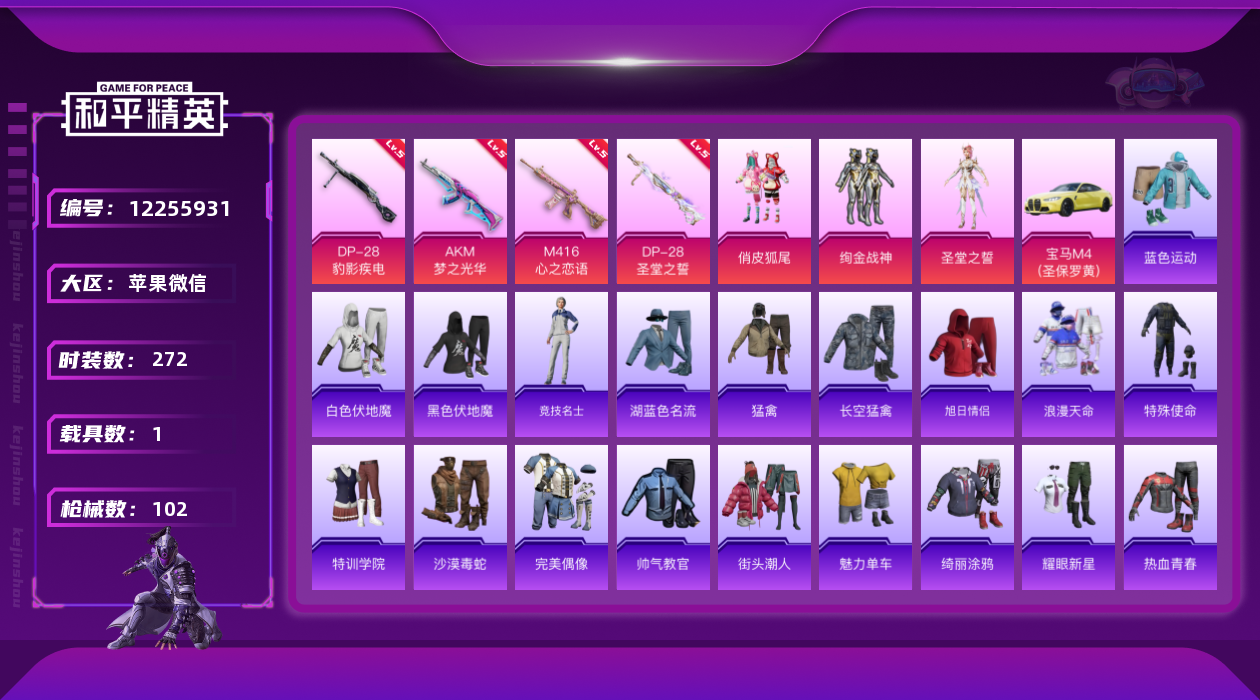Viewport: 1260px width, 700px height.
Task: Choose the 浪漫天命 outfit tile
Action: coord(1068,364)
